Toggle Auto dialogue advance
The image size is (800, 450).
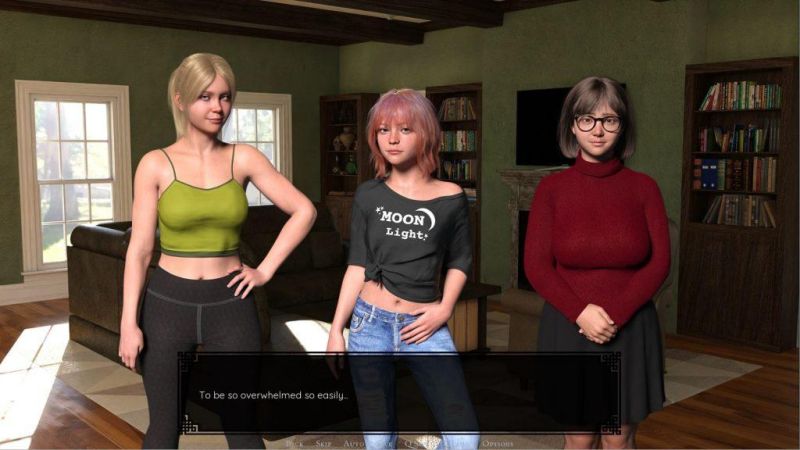354,442
